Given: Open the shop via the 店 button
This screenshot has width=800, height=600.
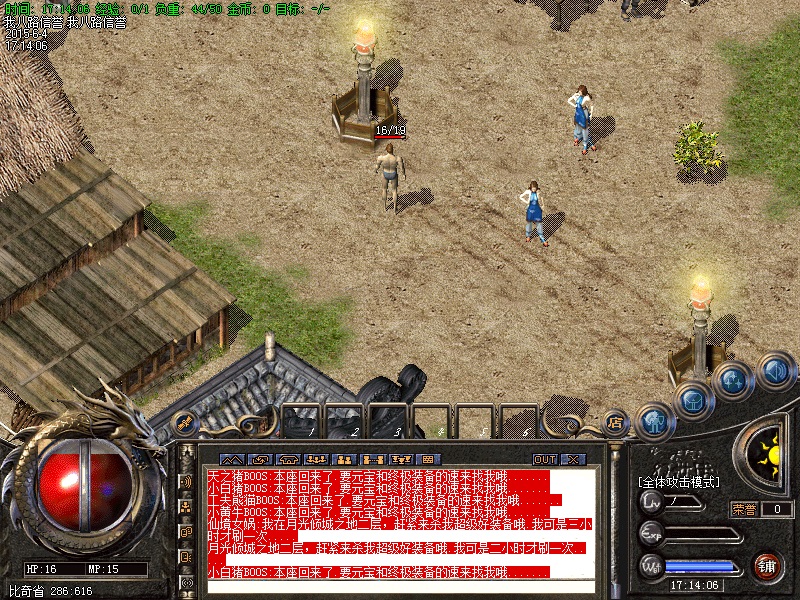Looking at the screenshot, I should [615, 422].
